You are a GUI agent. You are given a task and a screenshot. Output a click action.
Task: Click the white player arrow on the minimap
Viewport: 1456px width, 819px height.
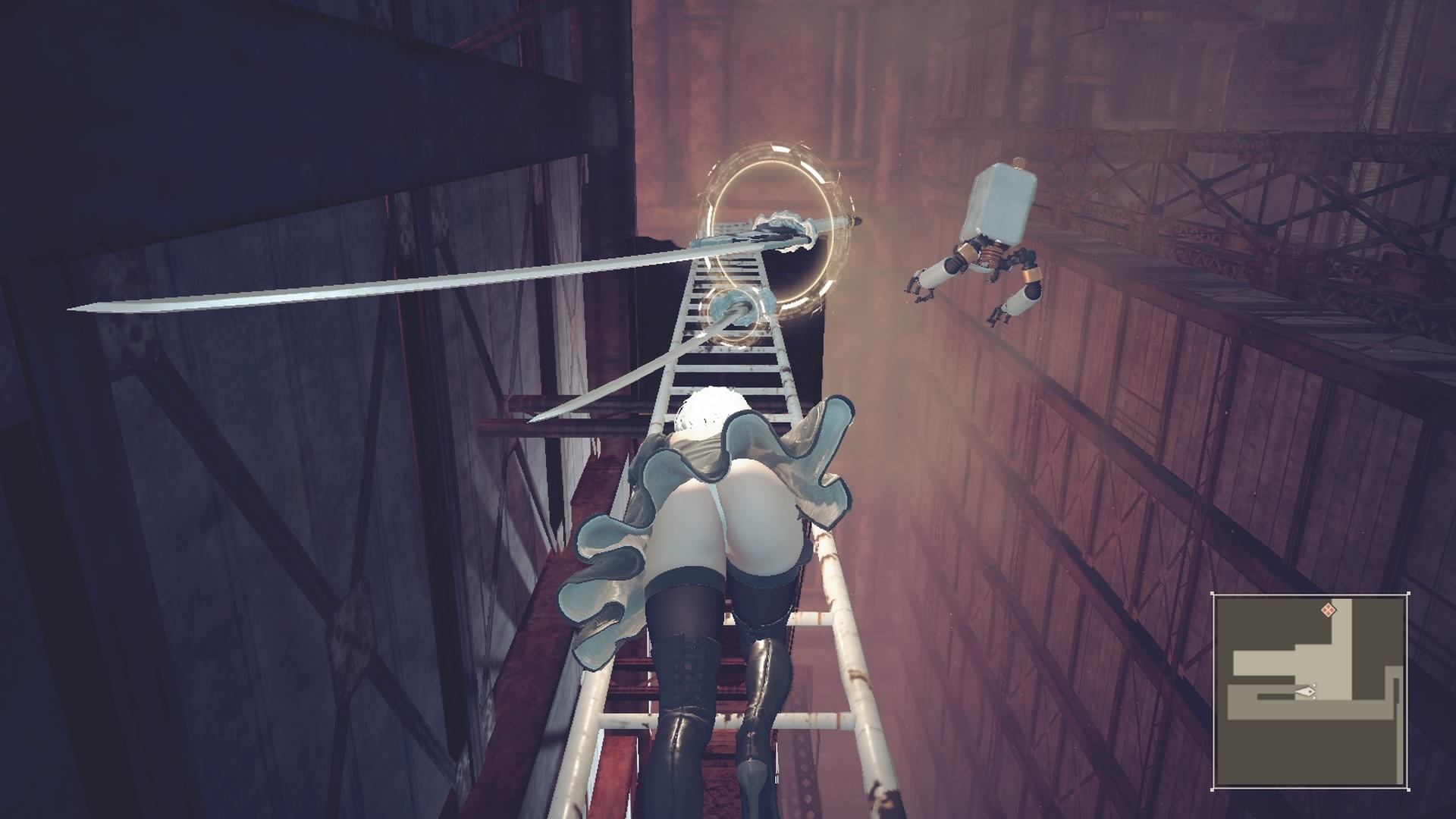point(1306,691)
